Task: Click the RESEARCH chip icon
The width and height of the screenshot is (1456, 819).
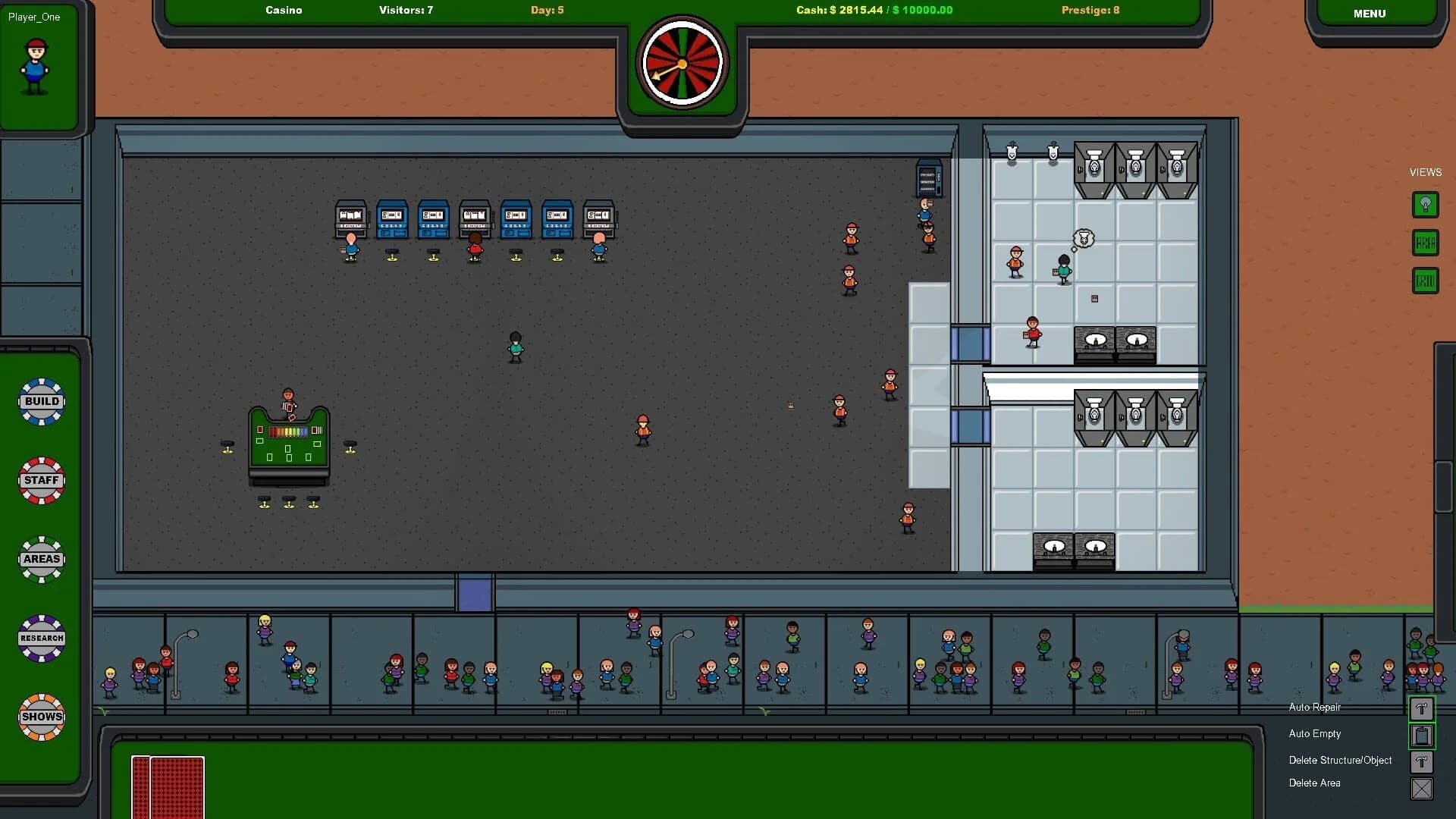Action: 42,638
